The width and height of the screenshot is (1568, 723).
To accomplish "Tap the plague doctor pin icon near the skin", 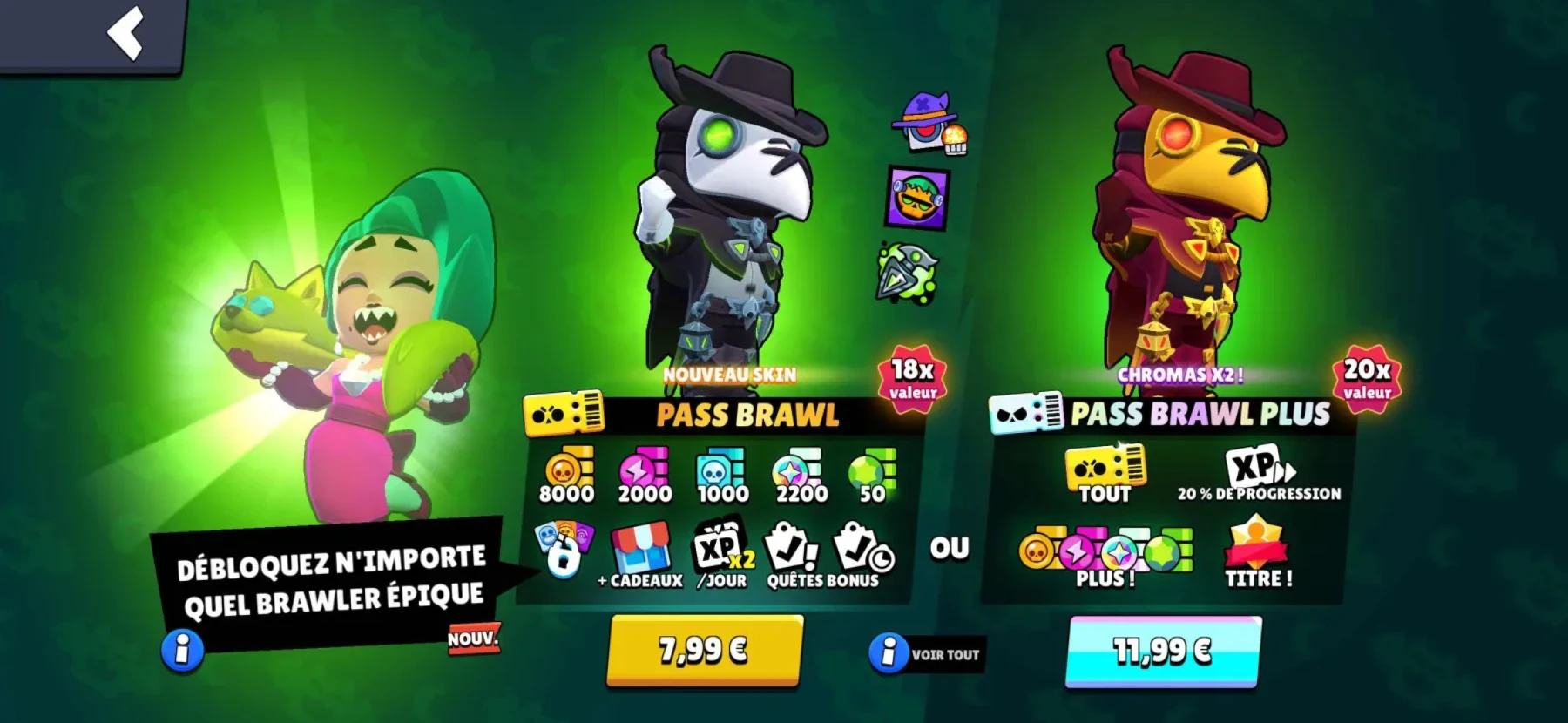I will click(x=927, y=122).
